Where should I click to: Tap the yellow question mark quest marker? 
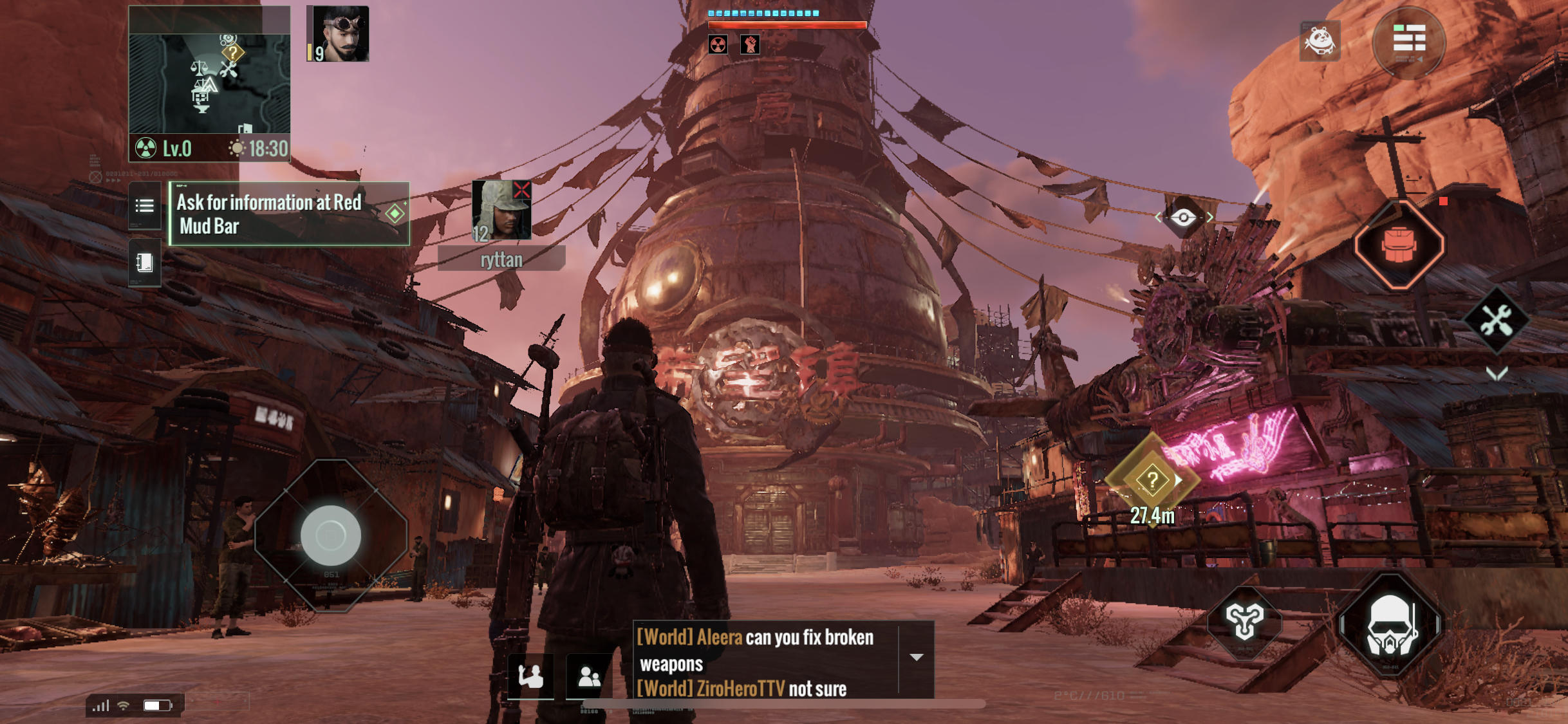1152,479
